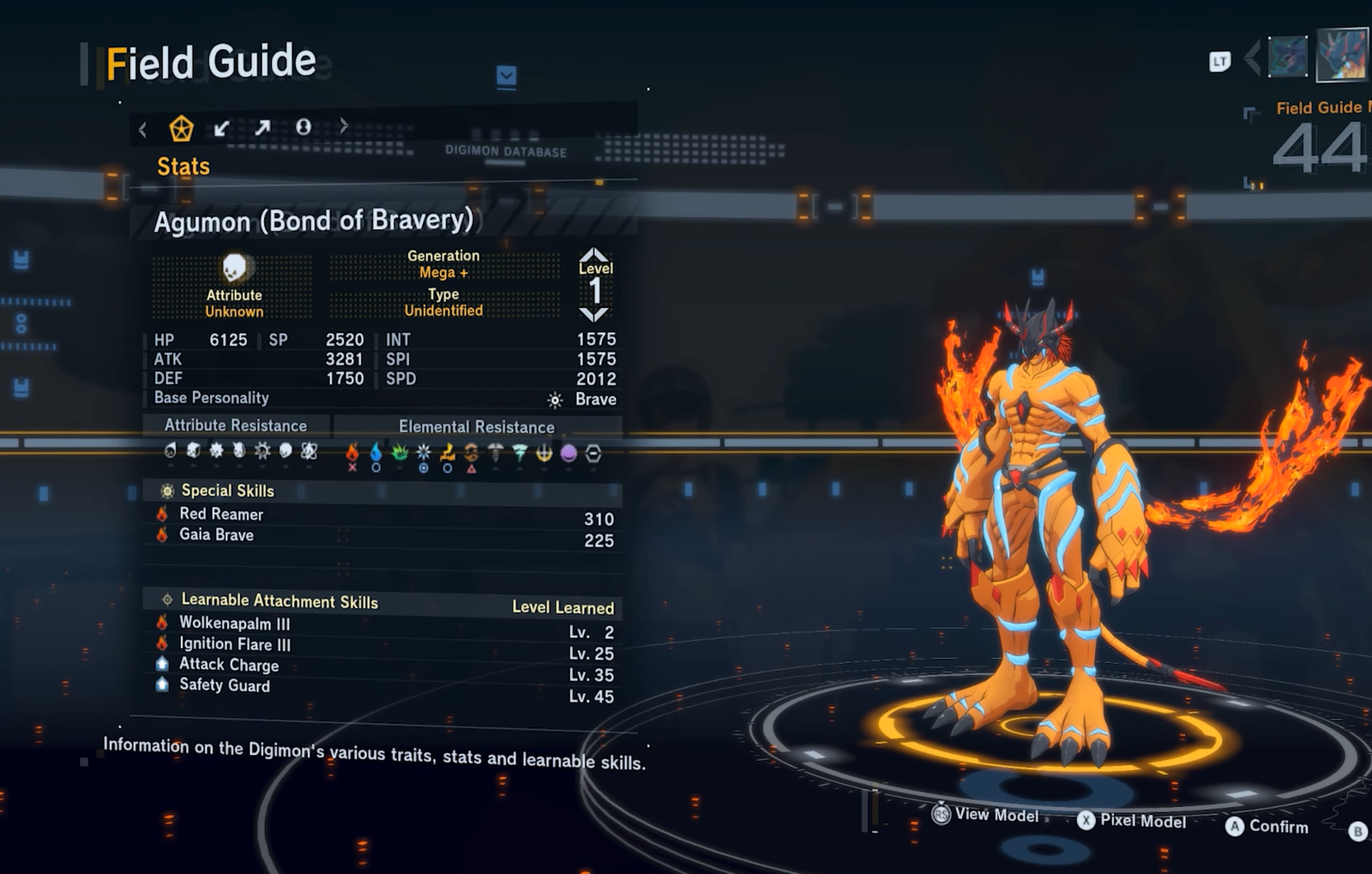Image resolution: width=1372 pixels, height=874 pixels.
Task: Go to the previous tab with left chevron
Action: click(142, 130)
